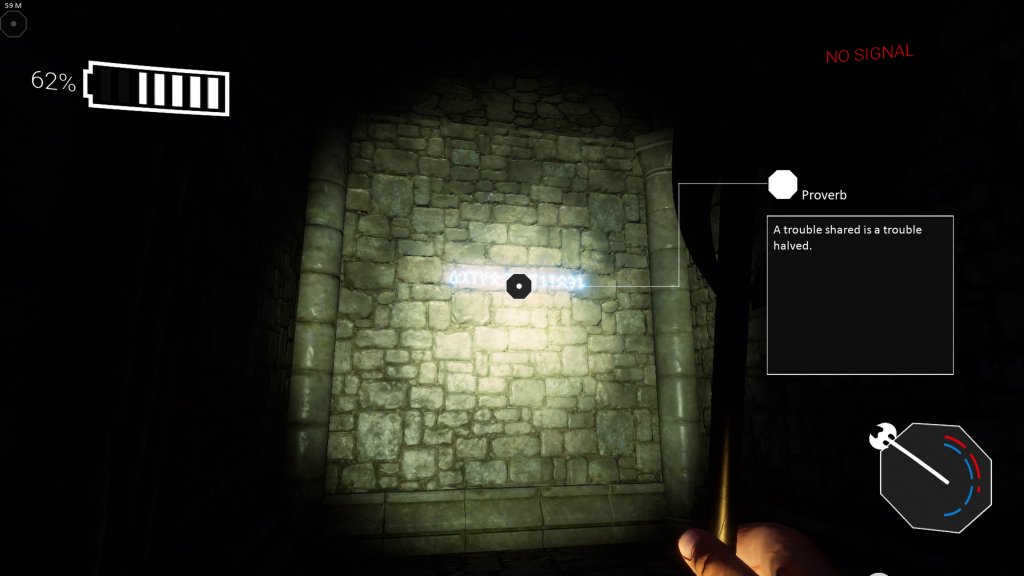Select the axe icon on the gauge
1024x576 pixels.
coord(883,436)
